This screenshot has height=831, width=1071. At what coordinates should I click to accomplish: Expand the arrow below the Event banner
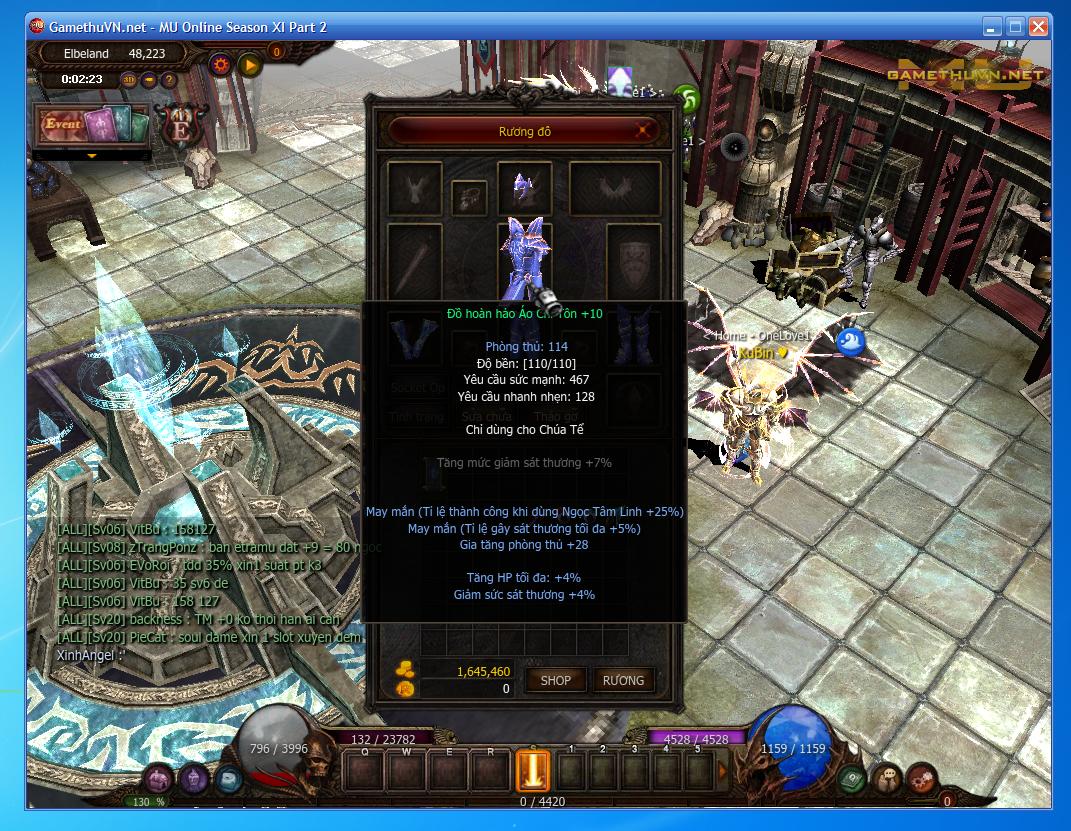92,156
